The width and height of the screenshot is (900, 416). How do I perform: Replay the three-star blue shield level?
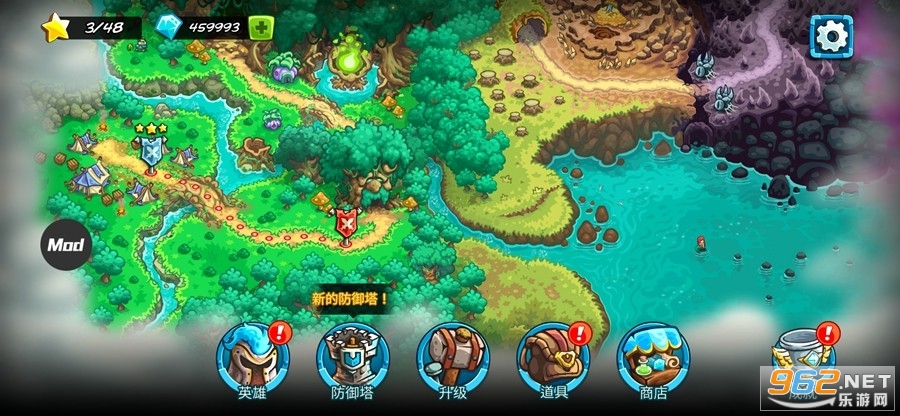tap(152, 152)
